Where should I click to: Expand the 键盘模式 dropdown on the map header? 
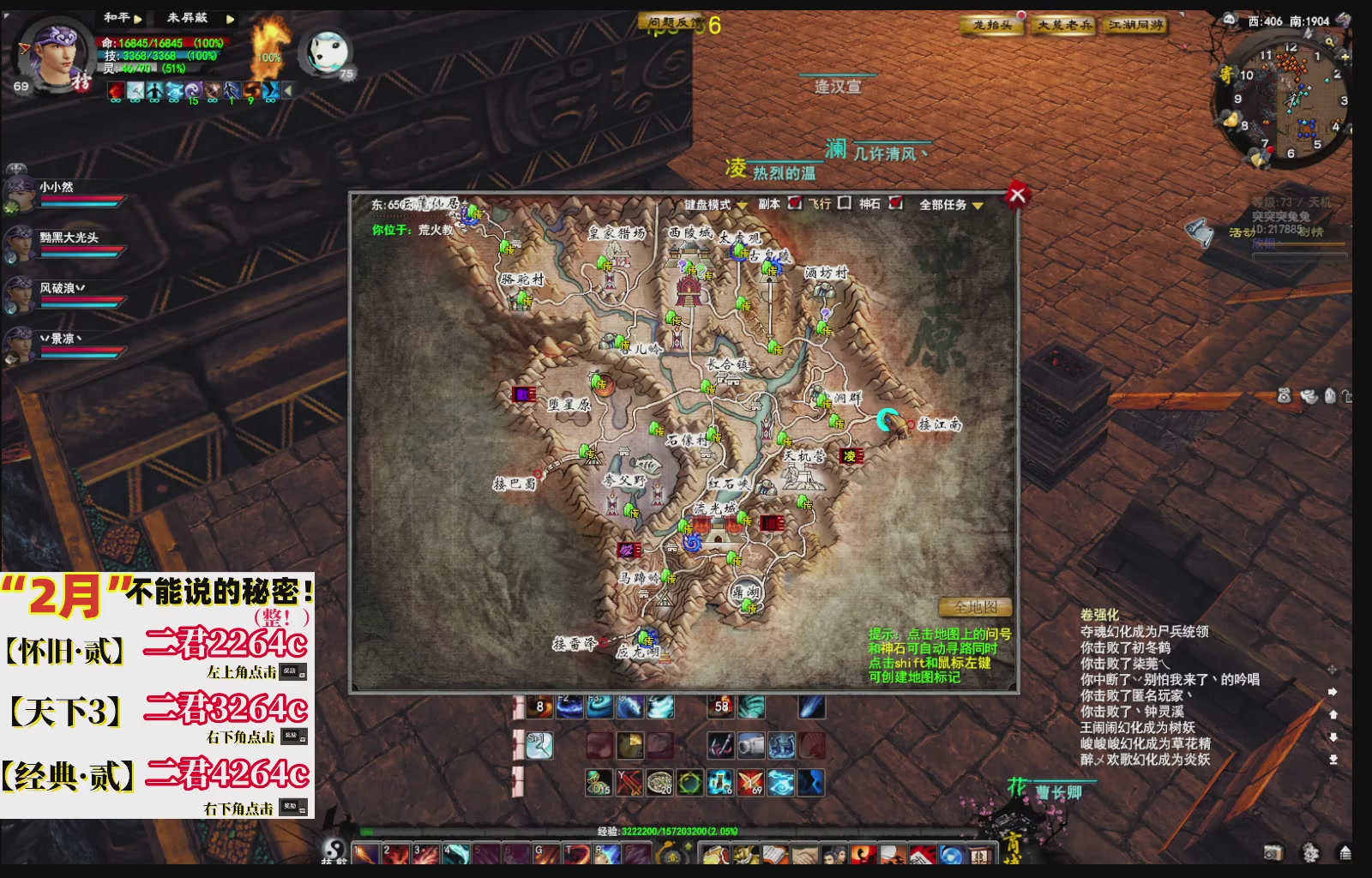click(742, 204)
